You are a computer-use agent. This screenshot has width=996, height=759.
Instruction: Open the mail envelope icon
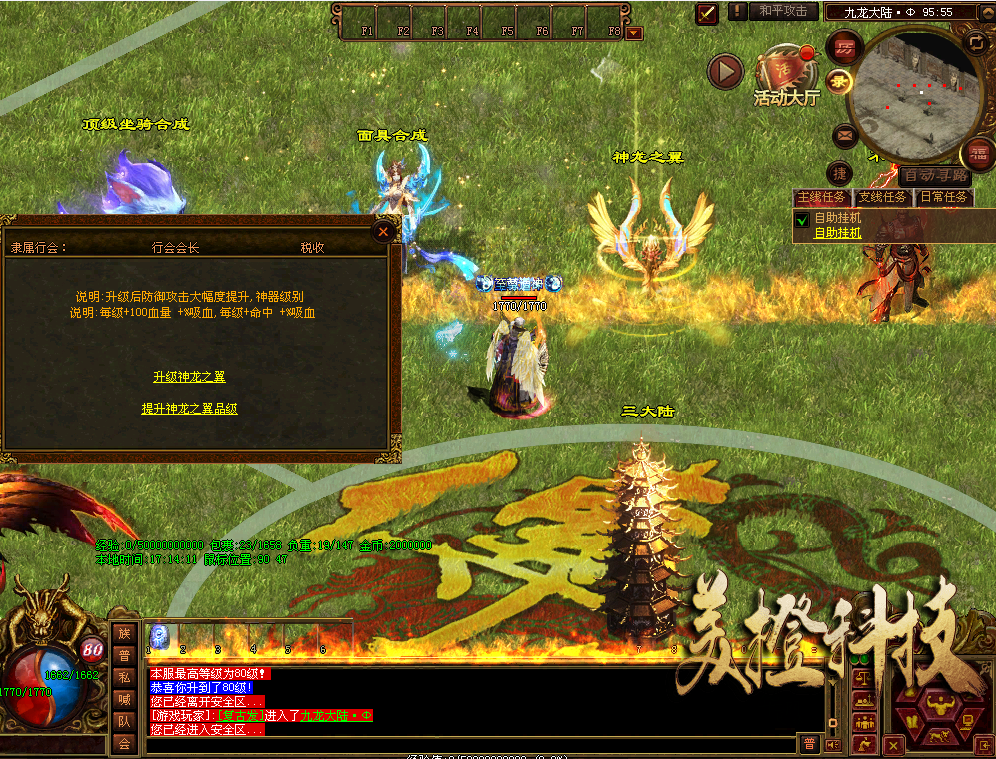pos(845,135)
